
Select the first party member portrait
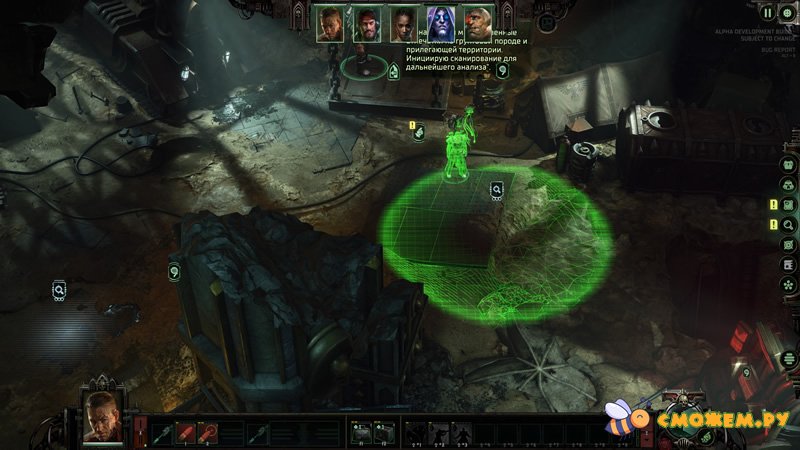331,24
